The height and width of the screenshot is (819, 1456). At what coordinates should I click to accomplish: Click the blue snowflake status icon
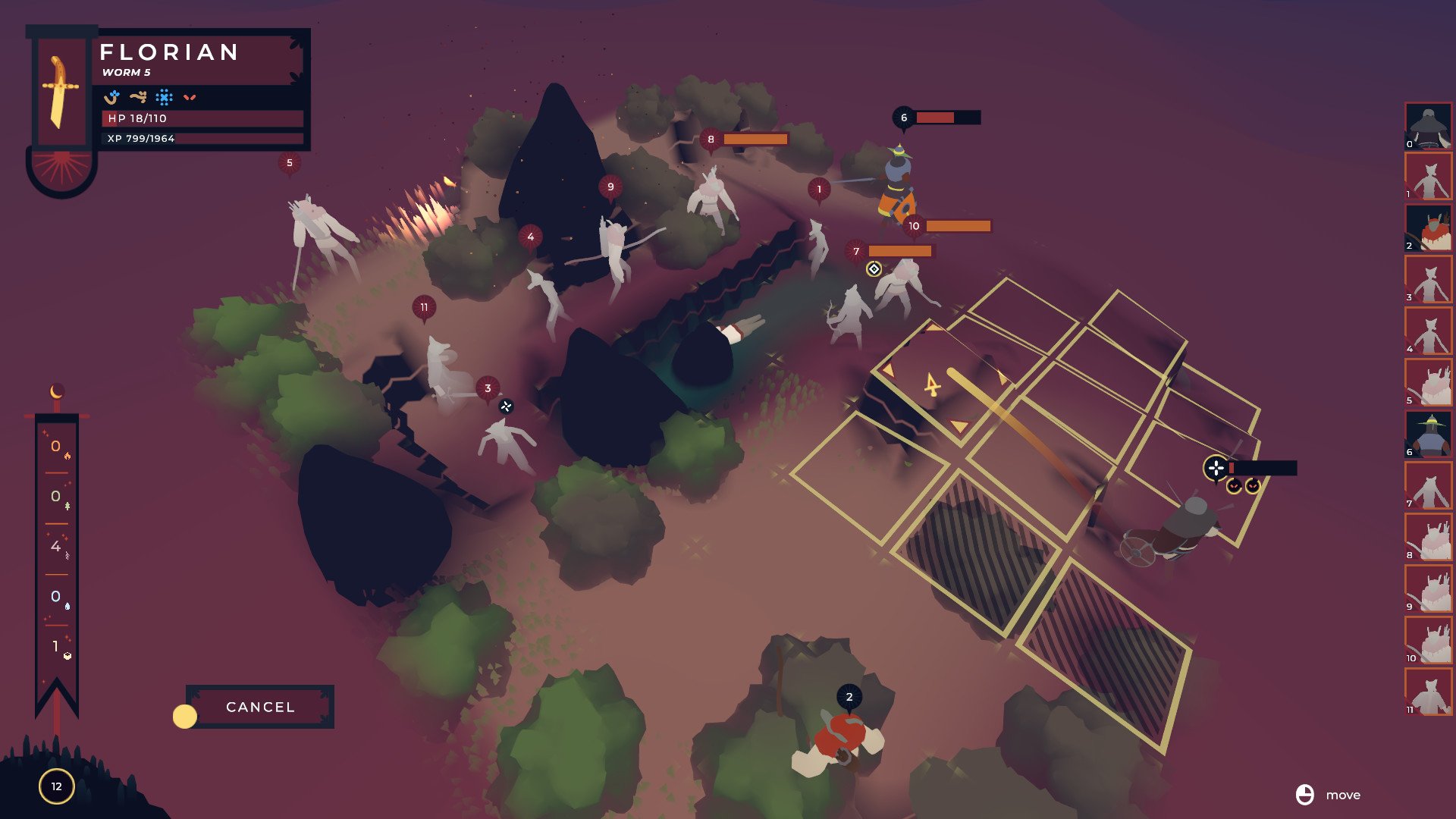(164, 97)
